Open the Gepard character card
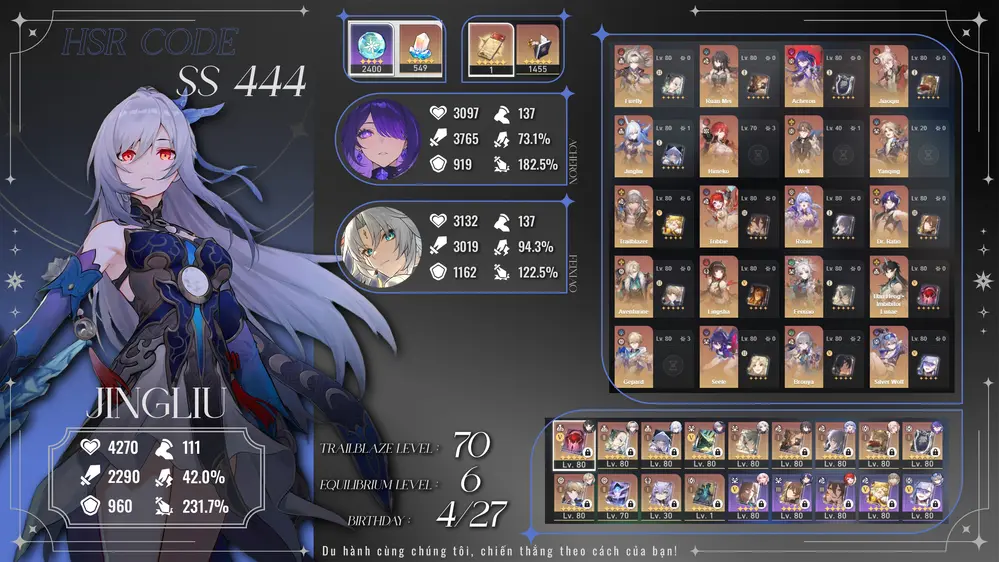Image resolution: width=999 pixels, height=562 pixels. pyautogui.click(x=634, y=357)
